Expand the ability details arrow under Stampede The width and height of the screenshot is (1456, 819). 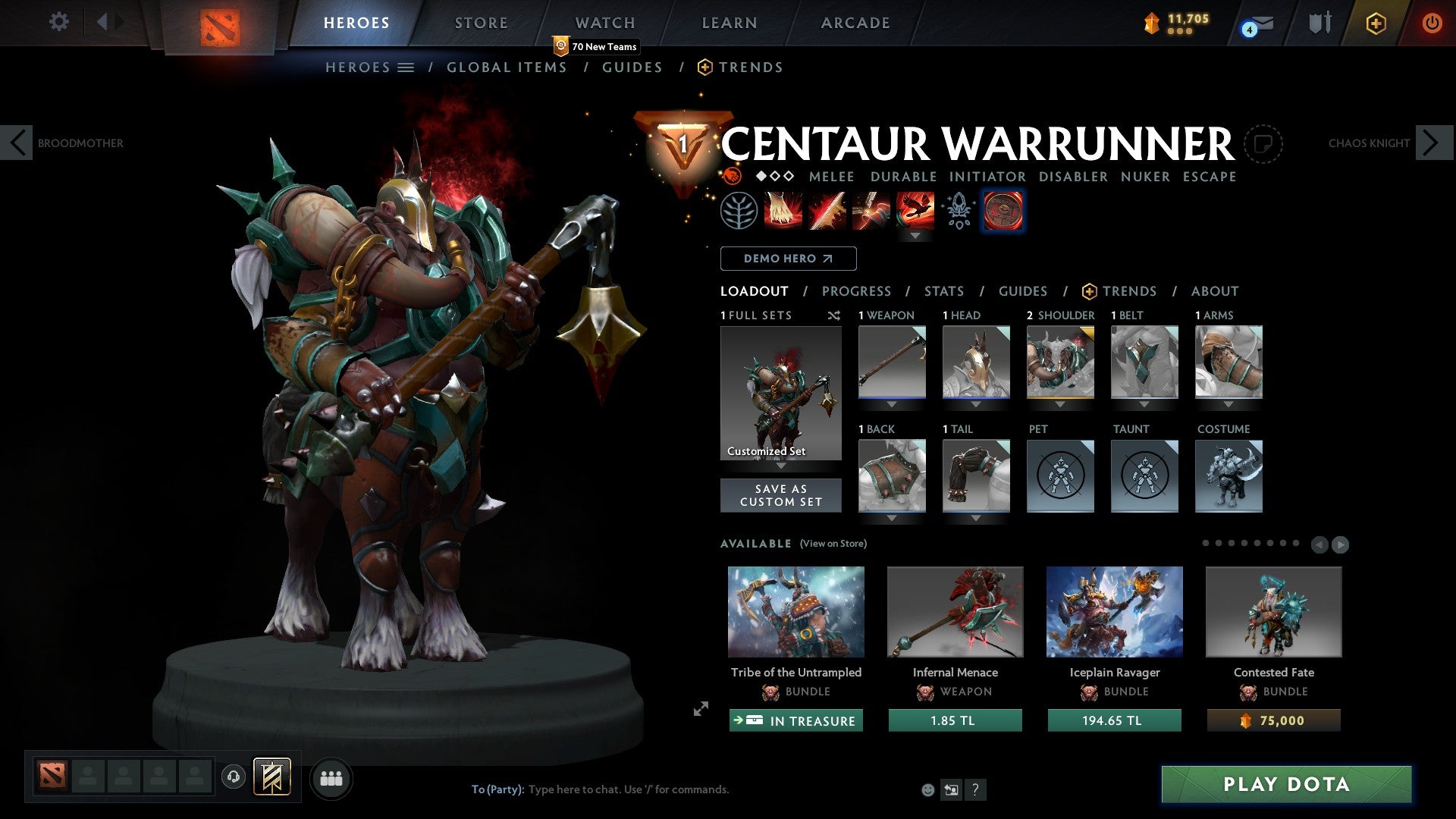[x=916, y=236]
